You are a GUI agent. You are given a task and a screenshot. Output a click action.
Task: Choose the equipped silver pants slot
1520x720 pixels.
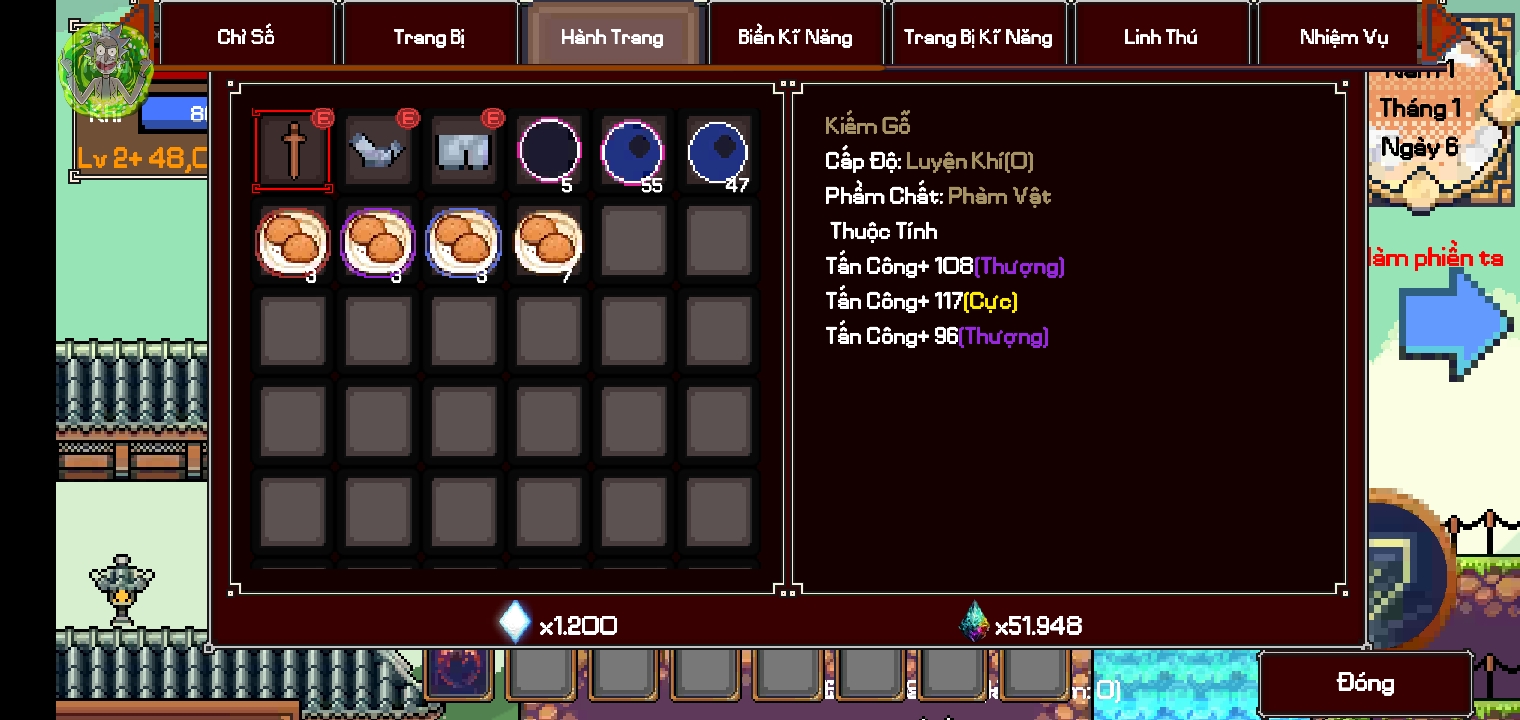coord(463,151)
